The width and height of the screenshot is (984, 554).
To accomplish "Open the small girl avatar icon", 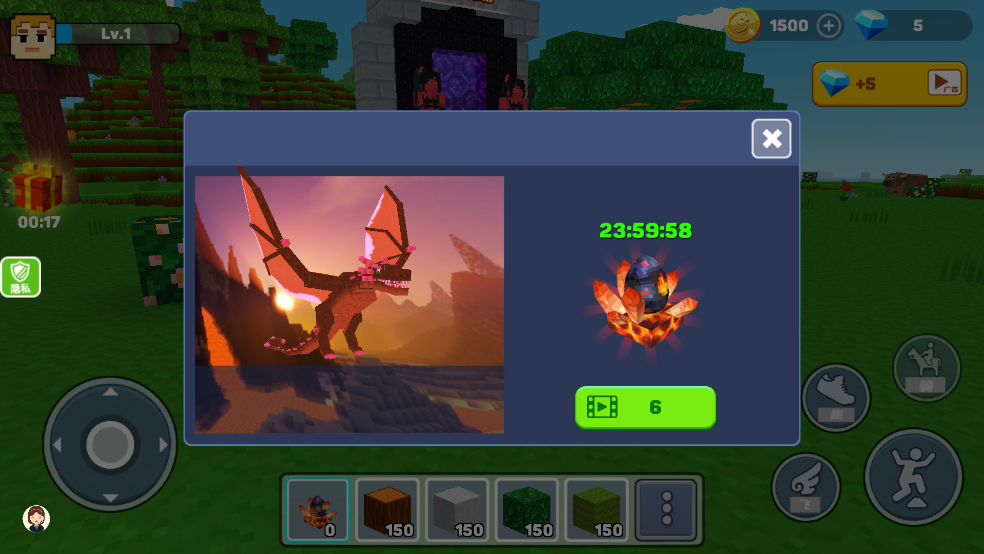I will coord(37,517).
